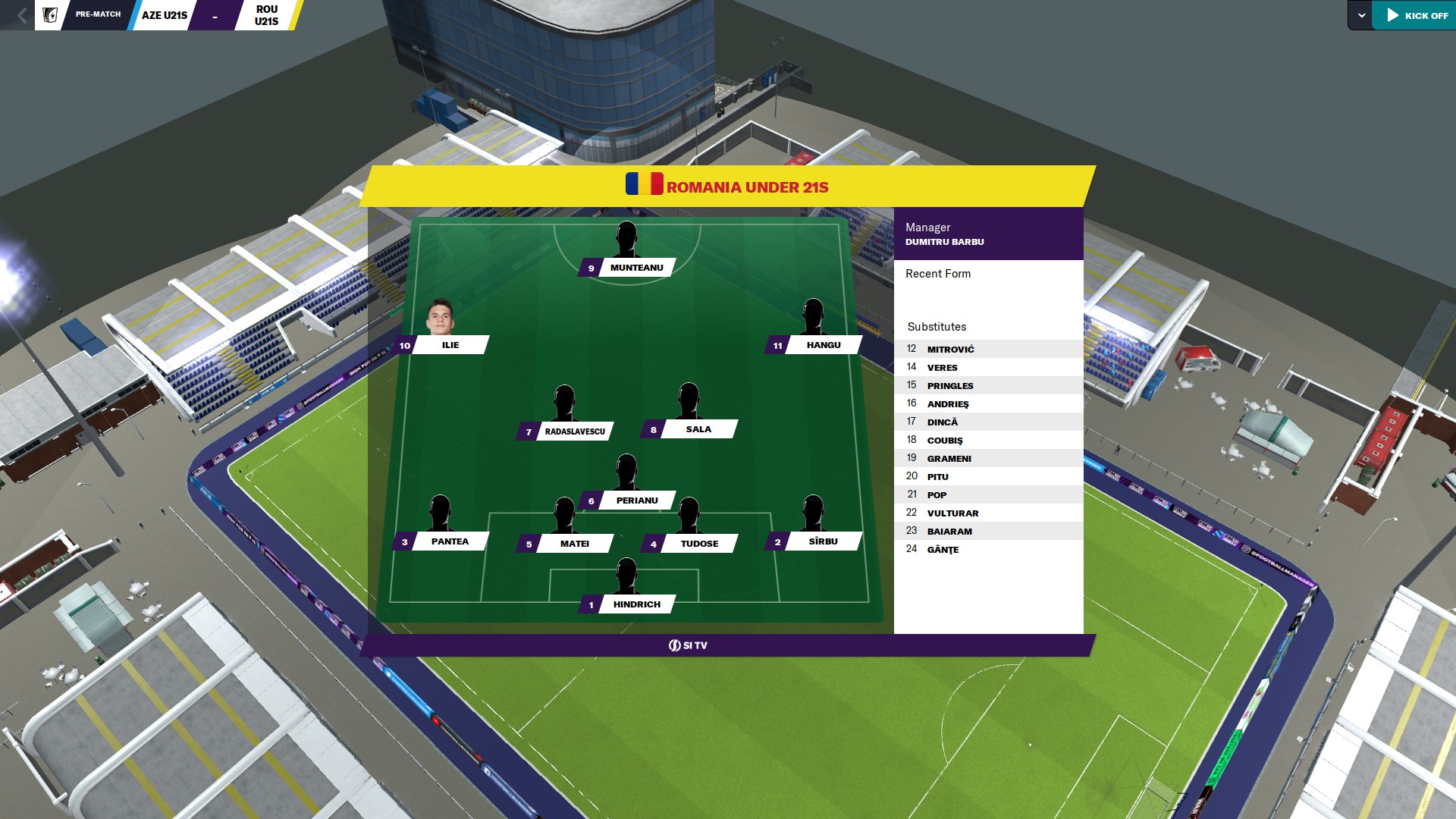
Task: Select the ROU U21S team label
Action: click(x=266, y=15)
